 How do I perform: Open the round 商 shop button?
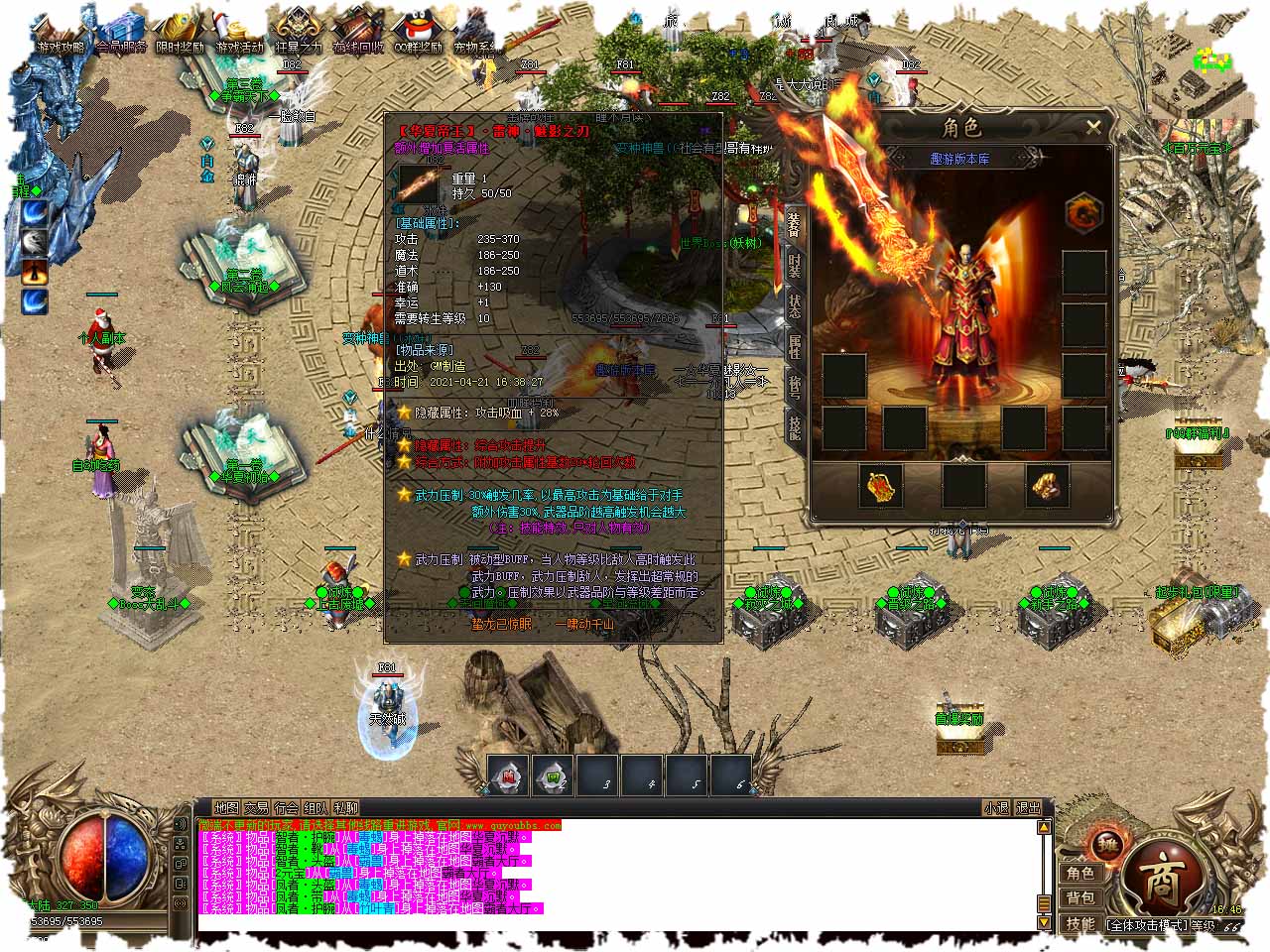click(1160, 880)
